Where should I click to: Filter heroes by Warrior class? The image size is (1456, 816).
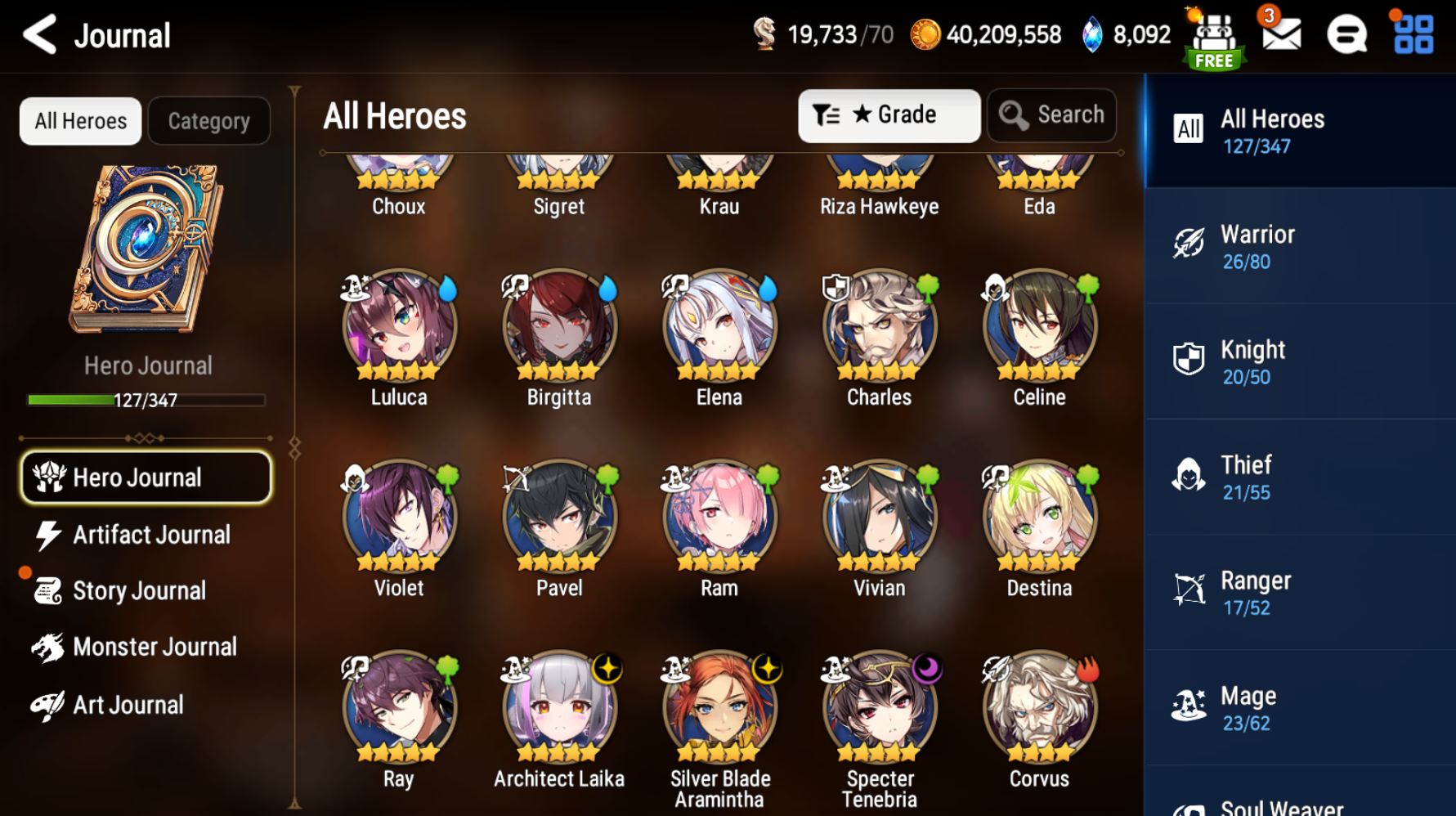1300,247
